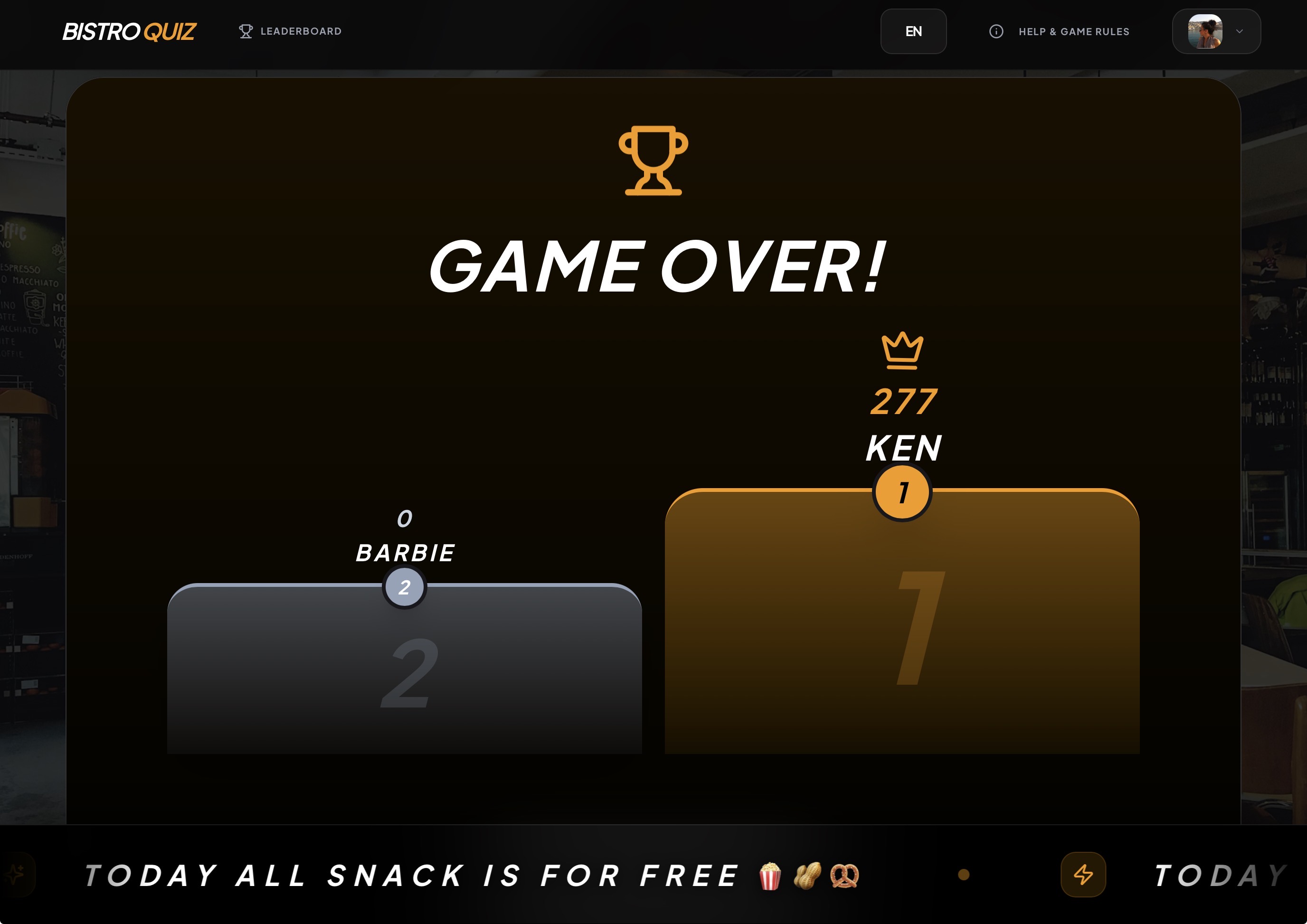Click the lightning bolt ticker icon
Screen dimensions: 1307x924
1083,875
